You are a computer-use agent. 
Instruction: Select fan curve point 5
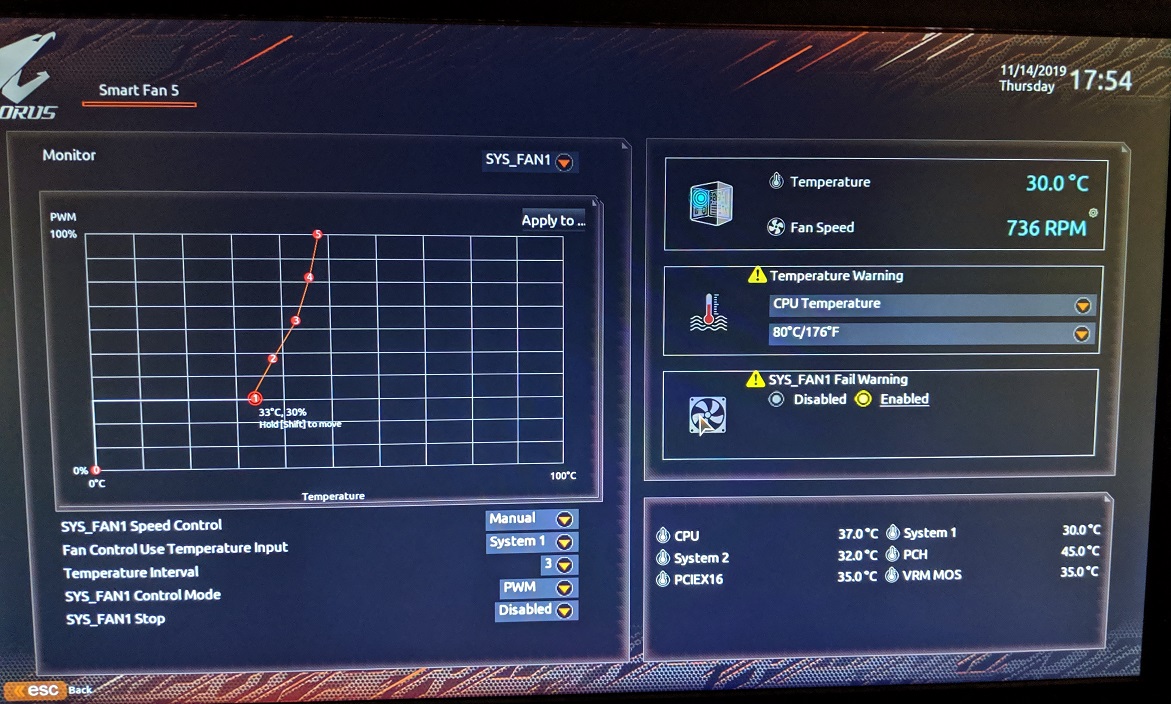pyautogui.click(x=317, y=235)
